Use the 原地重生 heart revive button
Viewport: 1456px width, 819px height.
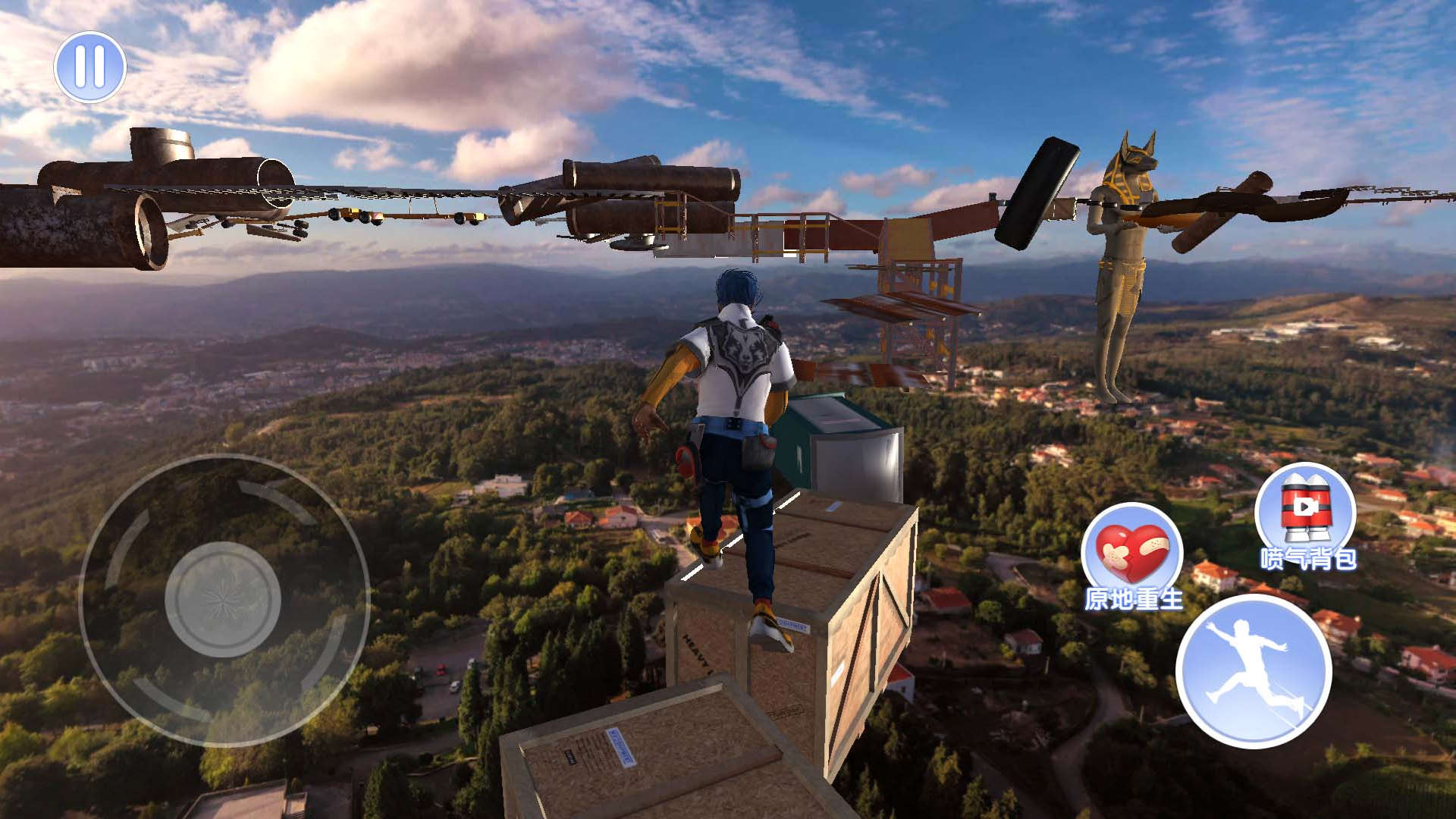(x=1132, y=554)
